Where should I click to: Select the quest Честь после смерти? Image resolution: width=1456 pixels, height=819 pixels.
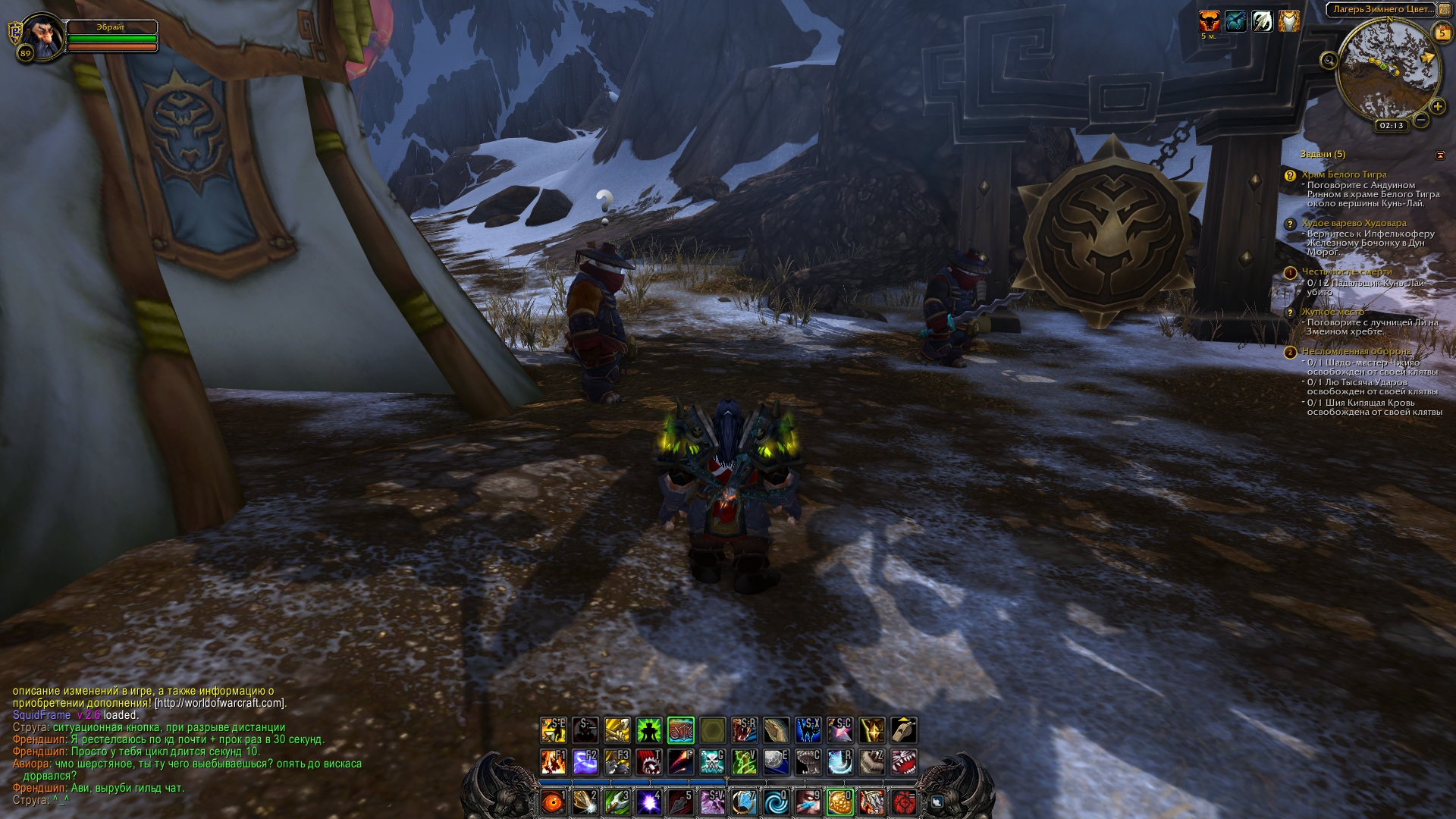pyautogui.click(x=1347, y=271)
